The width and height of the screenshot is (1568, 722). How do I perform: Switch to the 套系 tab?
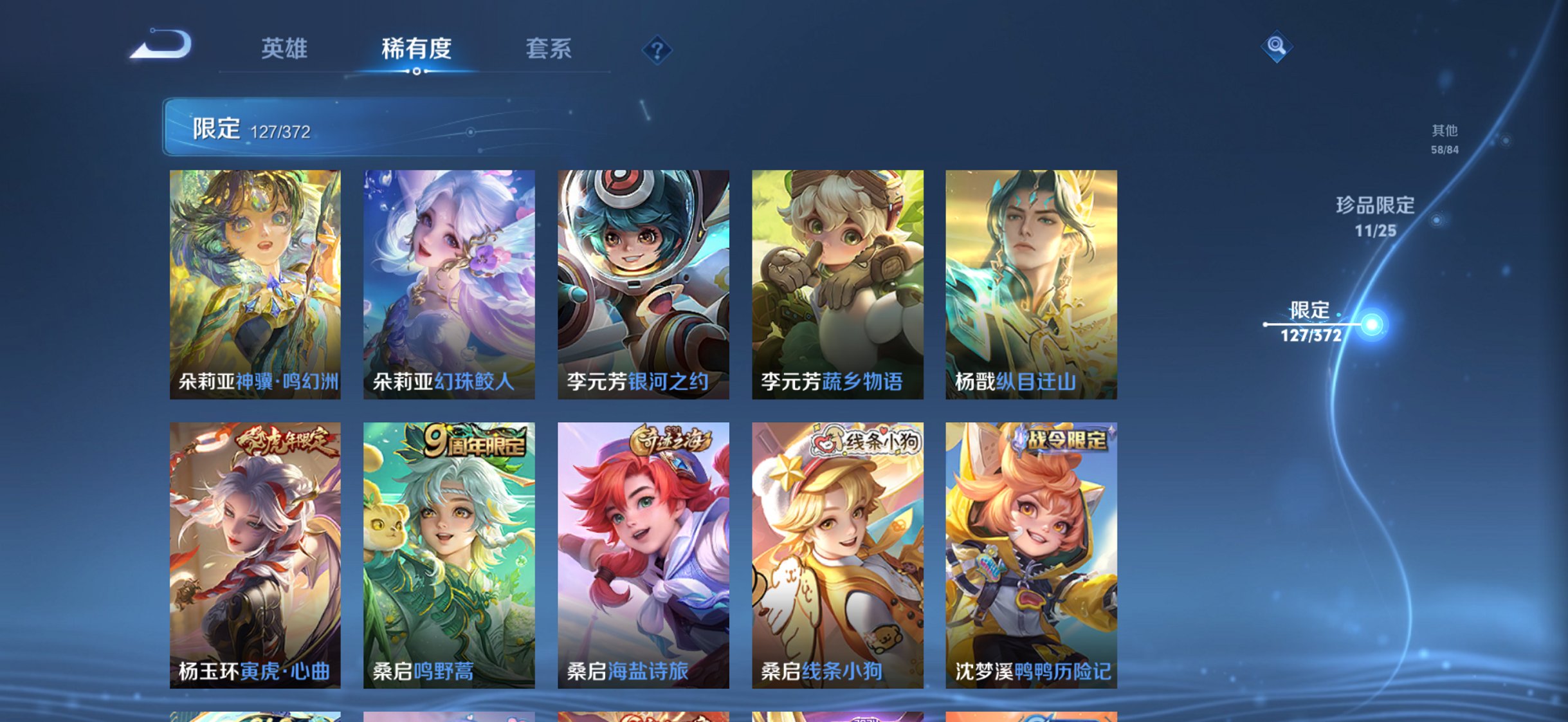[548, 50]
